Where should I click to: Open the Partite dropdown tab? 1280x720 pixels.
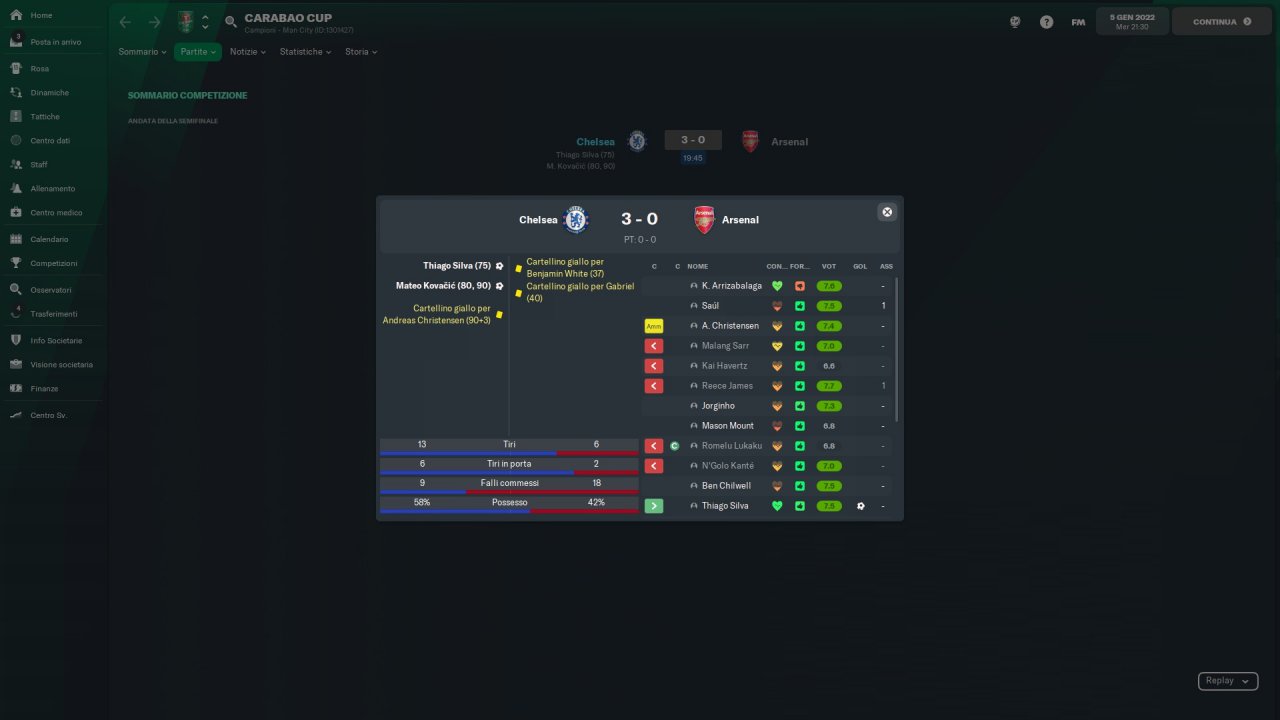coord(199,52)
